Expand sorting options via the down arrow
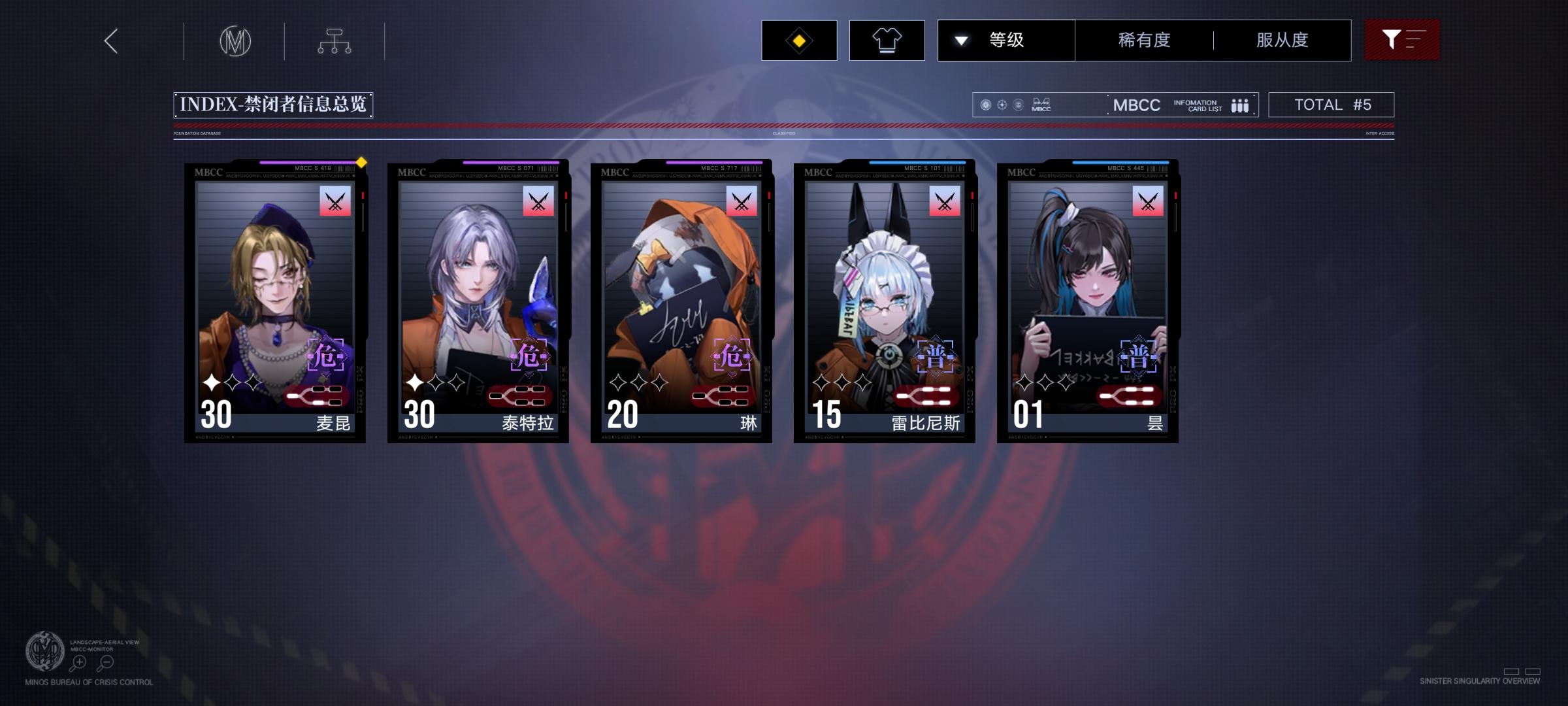This screenshot has height=706, width=1568. coord(960,39)
